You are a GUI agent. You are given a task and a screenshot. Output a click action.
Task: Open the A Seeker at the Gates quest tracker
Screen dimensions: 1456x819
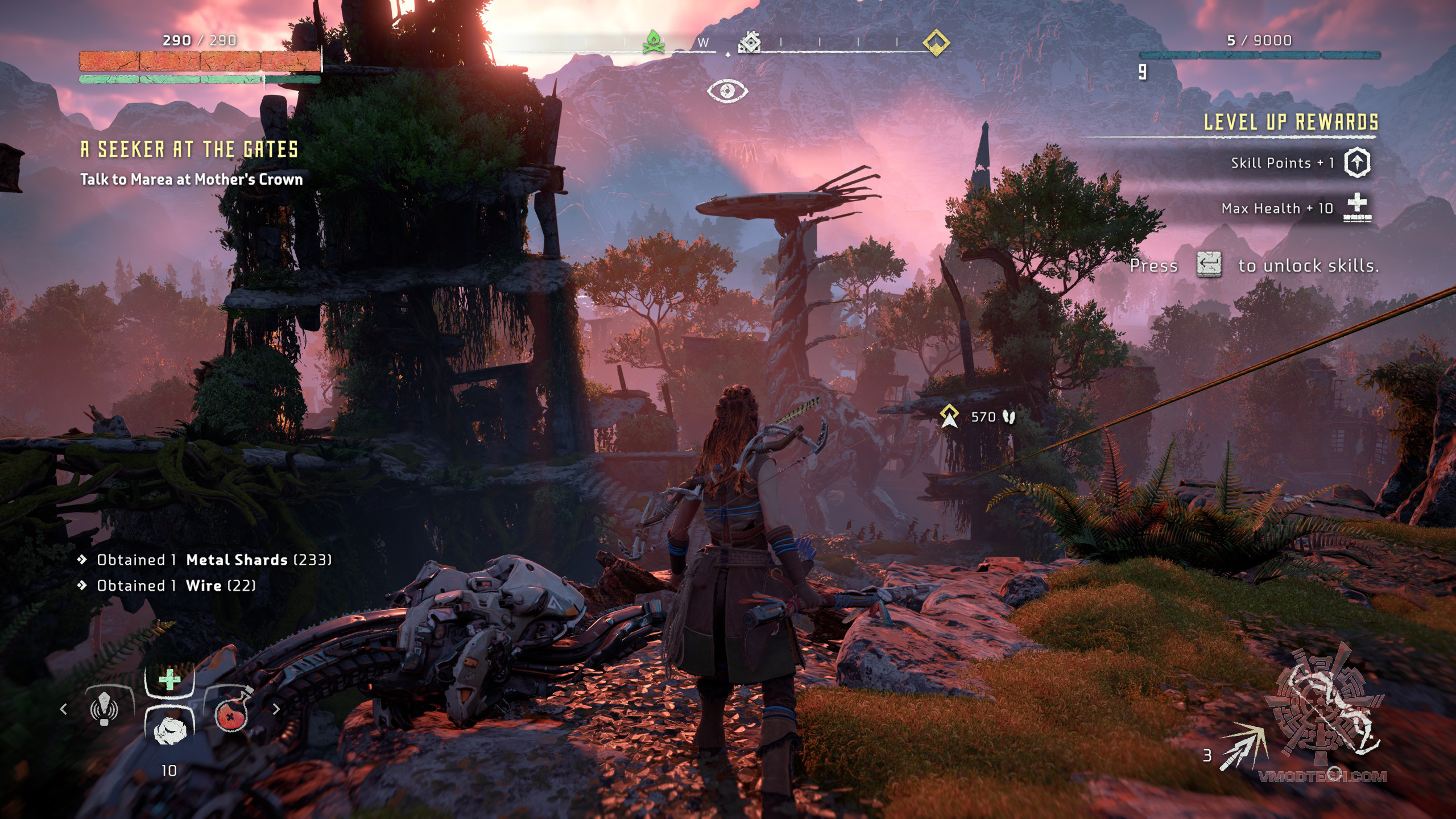189,150
